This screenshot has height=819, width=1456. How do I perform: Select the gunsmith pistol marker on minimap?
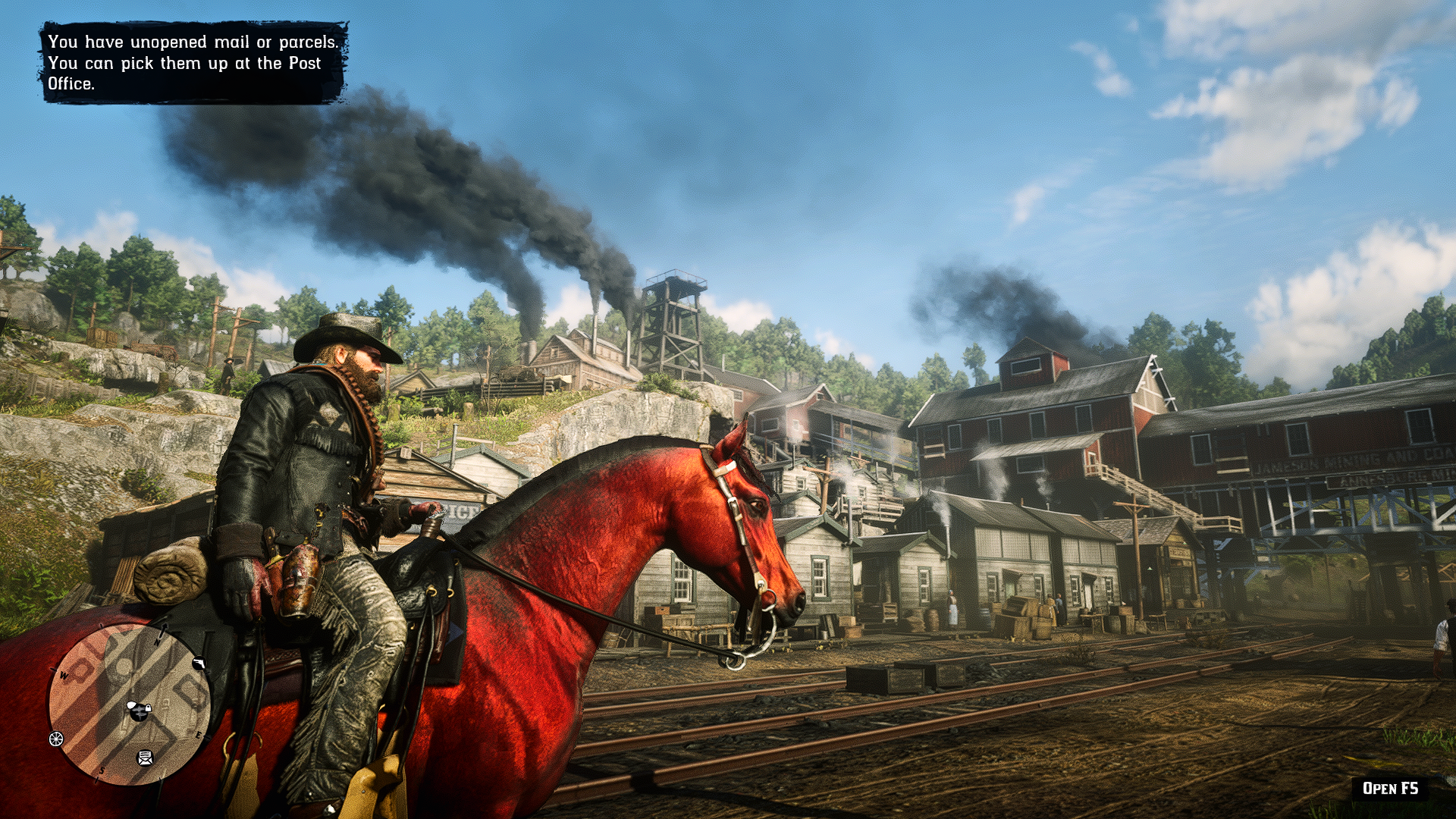pos(199,664)
